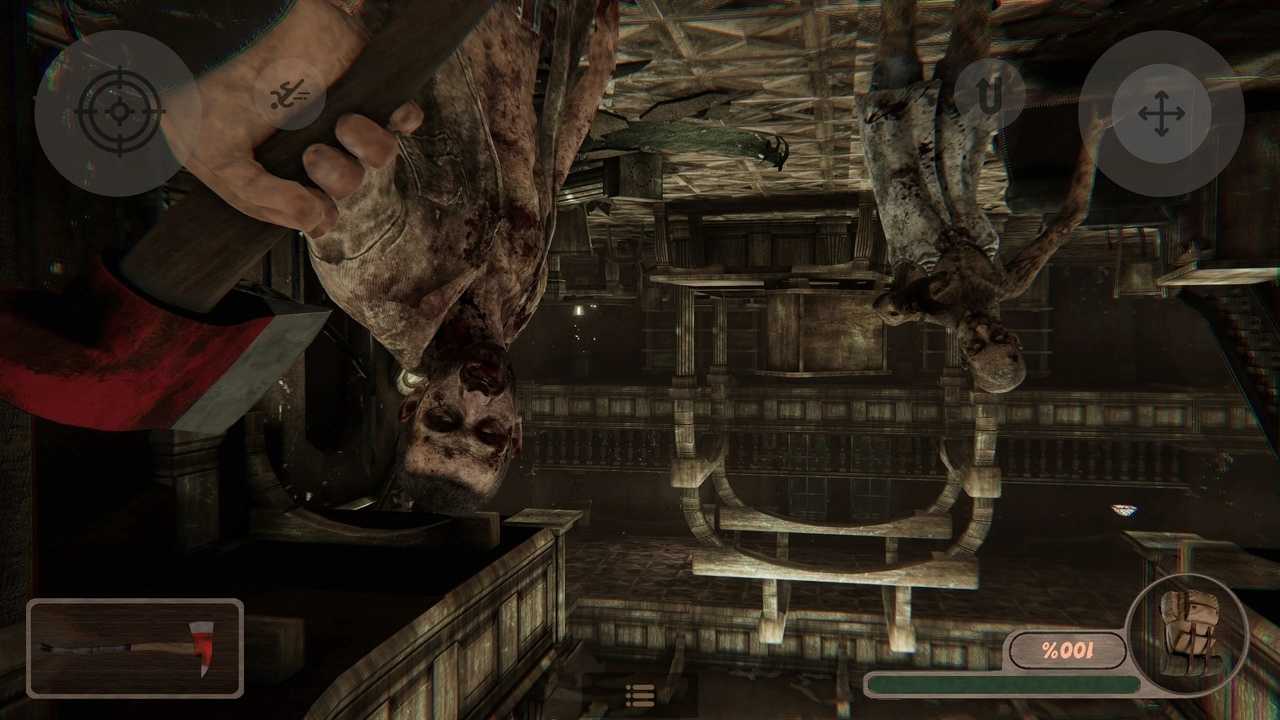Select the red axe weapon slot
Screen dimensions: 1280x720
click(x=135, y=647)
